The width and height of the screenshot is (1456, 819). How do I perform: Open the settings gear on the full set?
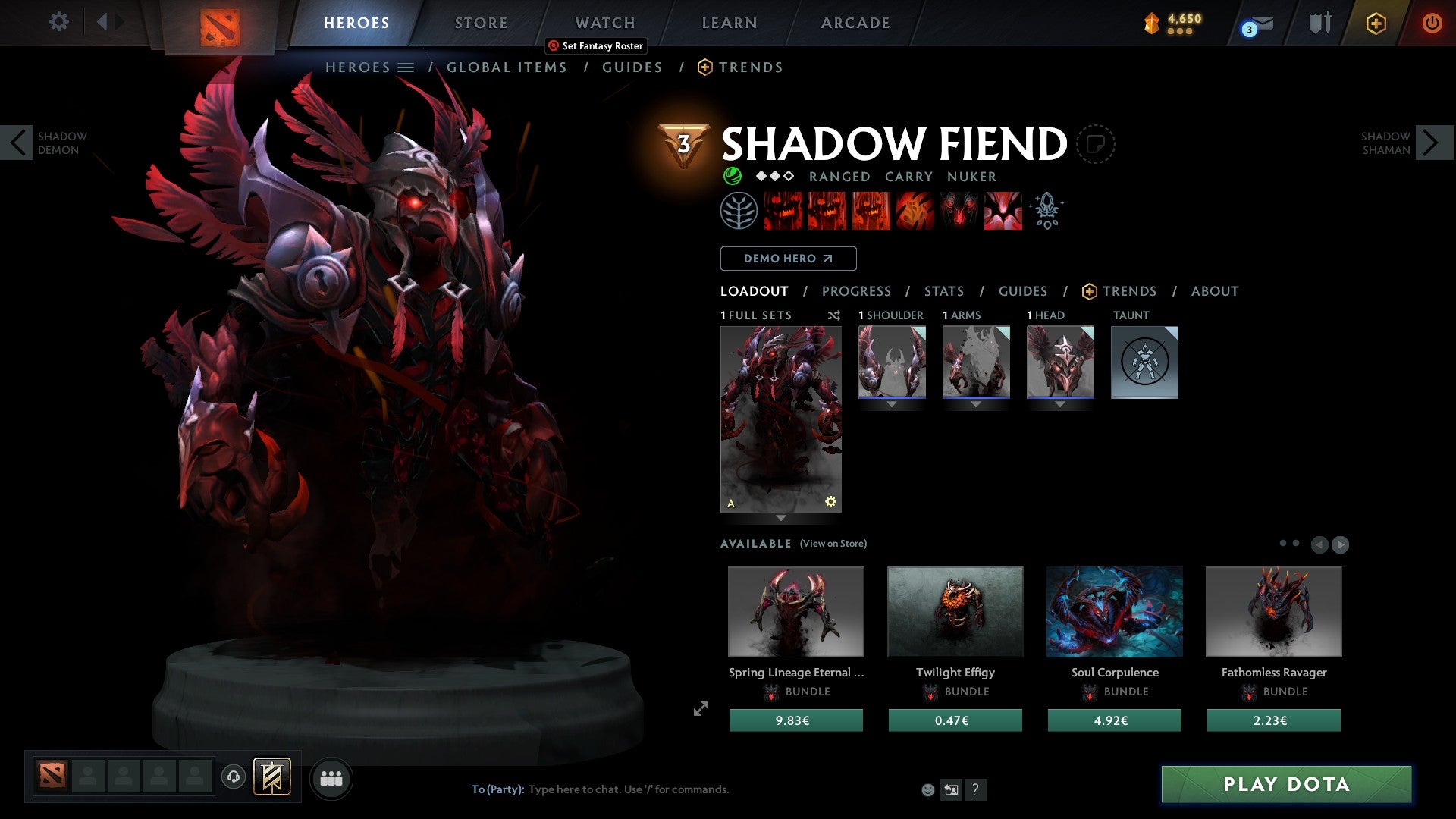click(830, 500)
